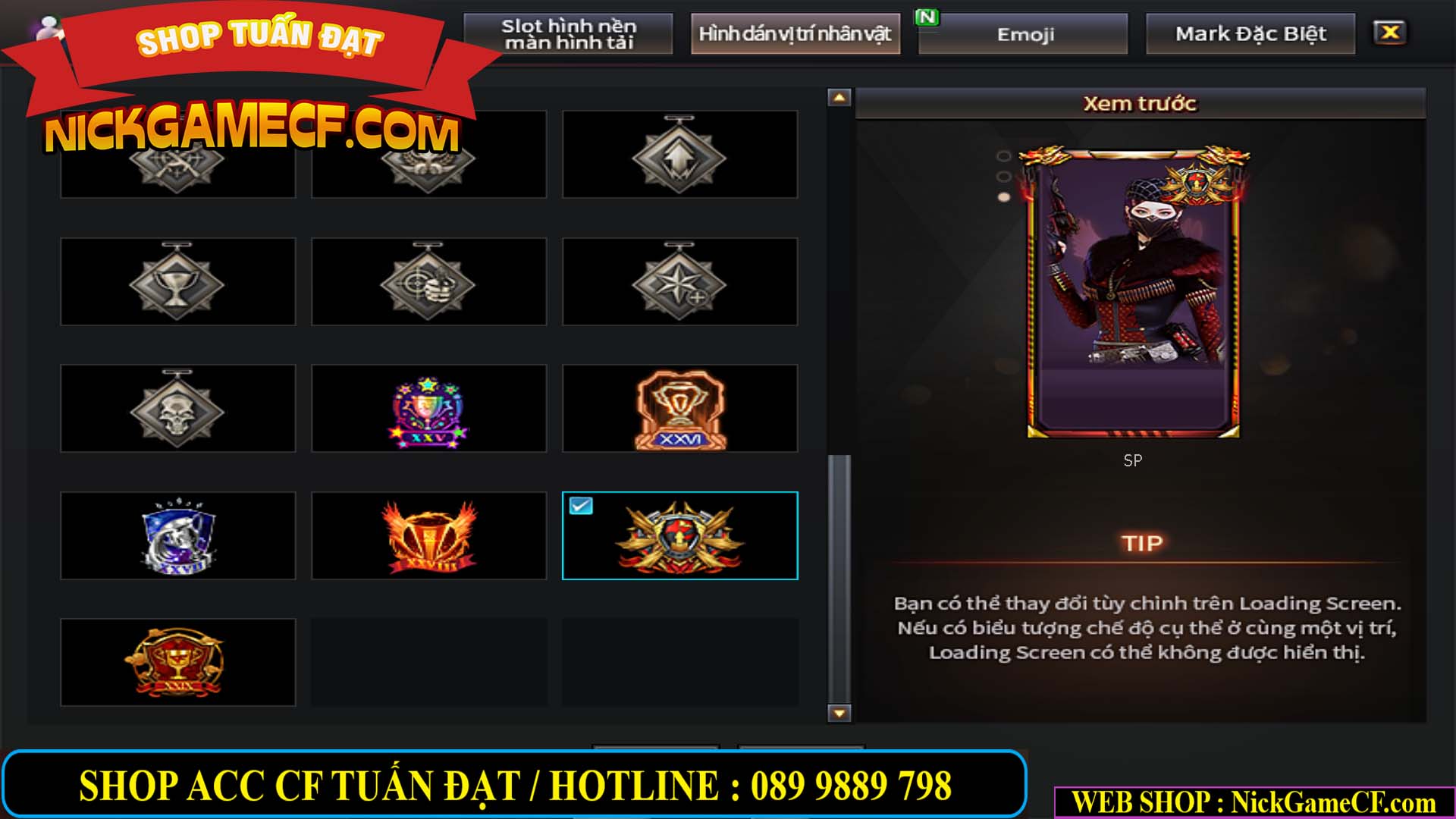1456x819 pixels.
Task: Select the silver trophy cup medal
Action: (x=177, y=282)
